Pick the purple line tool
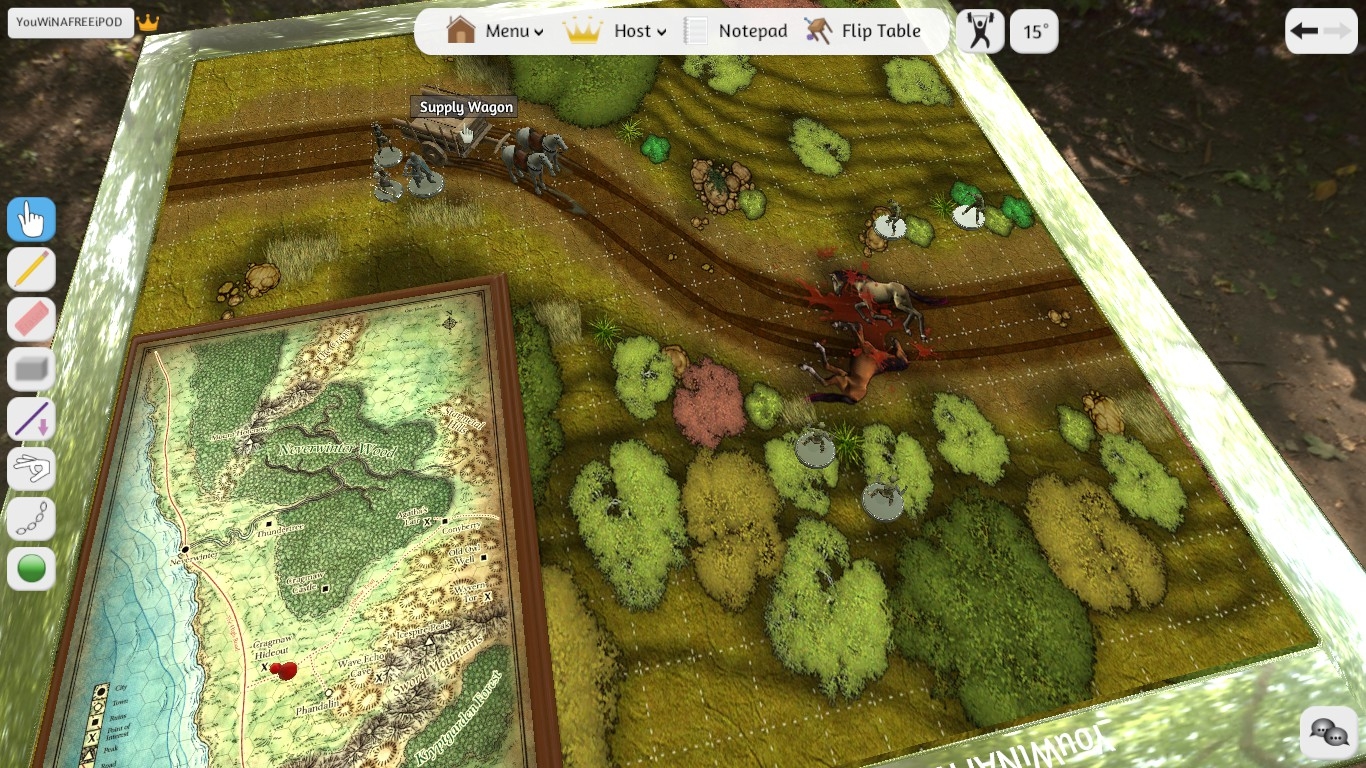The width and height of the screenshot is (1366, 768). coord(31,420)
